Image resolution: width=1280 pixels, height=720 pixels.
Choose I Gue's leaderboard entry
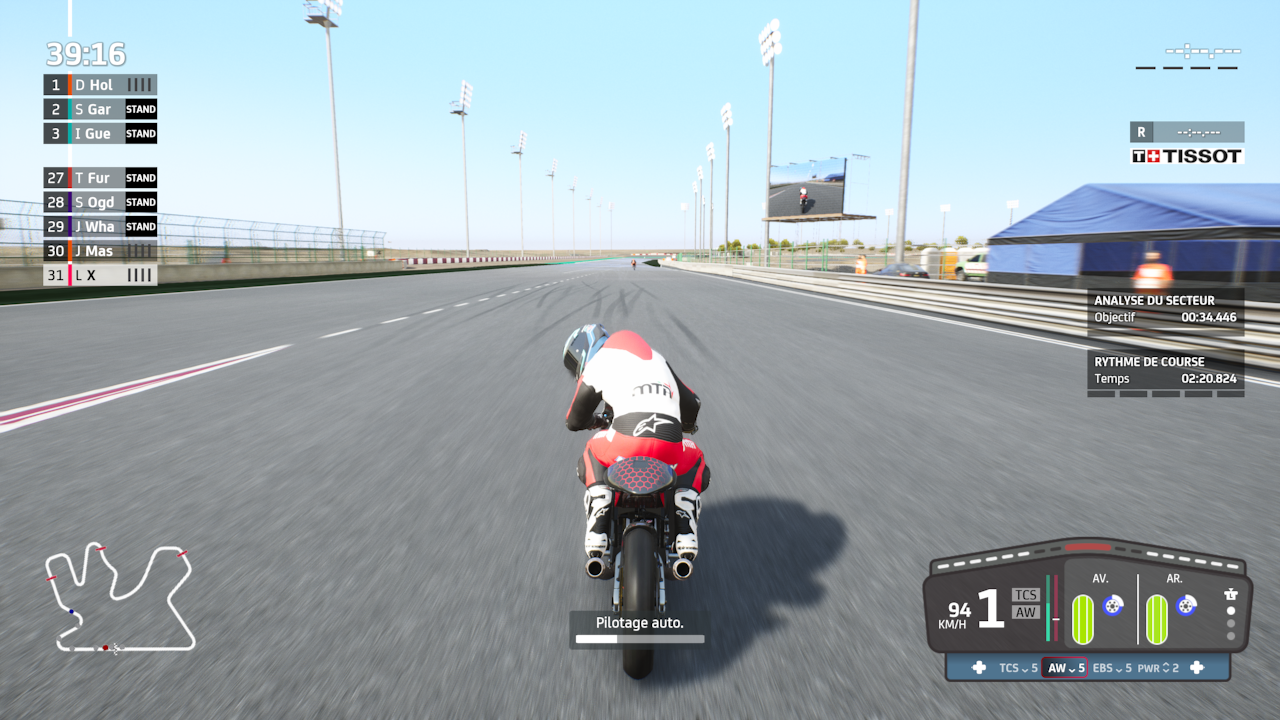[100, 133]
